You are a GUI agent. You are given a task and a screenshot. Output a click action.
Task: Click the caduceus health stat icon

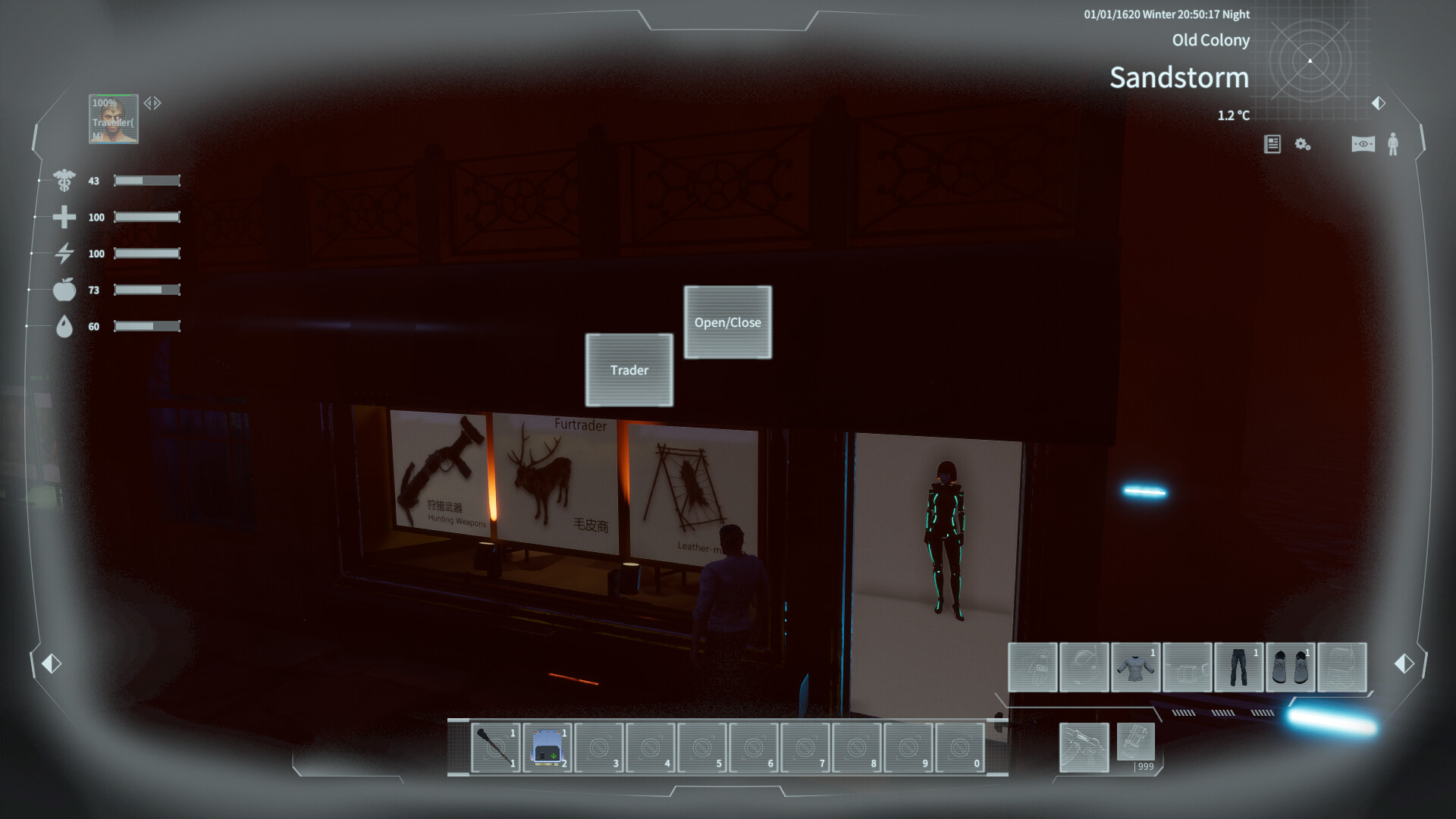tap(65, 180)
